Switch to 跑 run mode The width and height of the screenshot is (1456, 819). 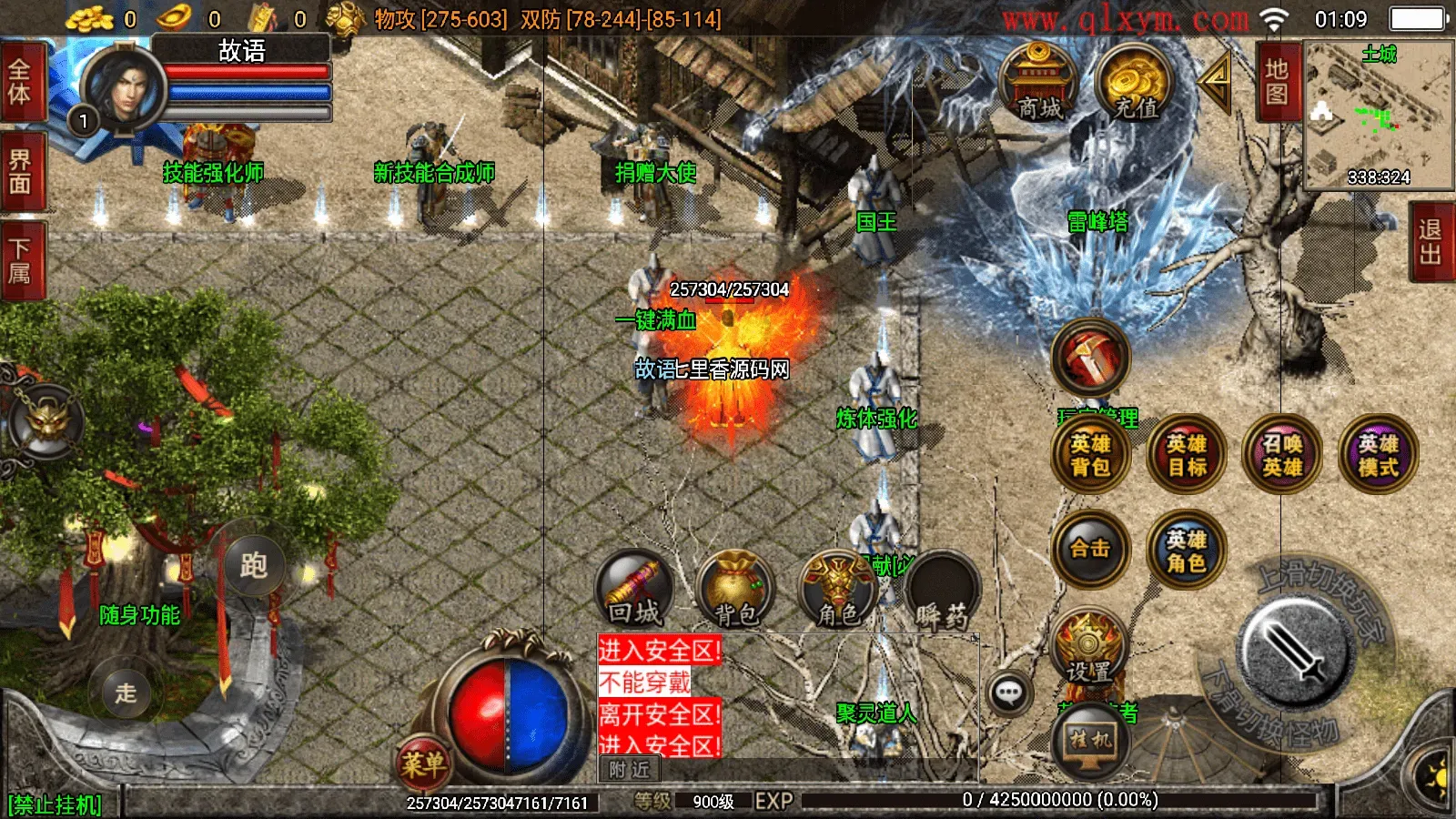[x=254, y=565]
